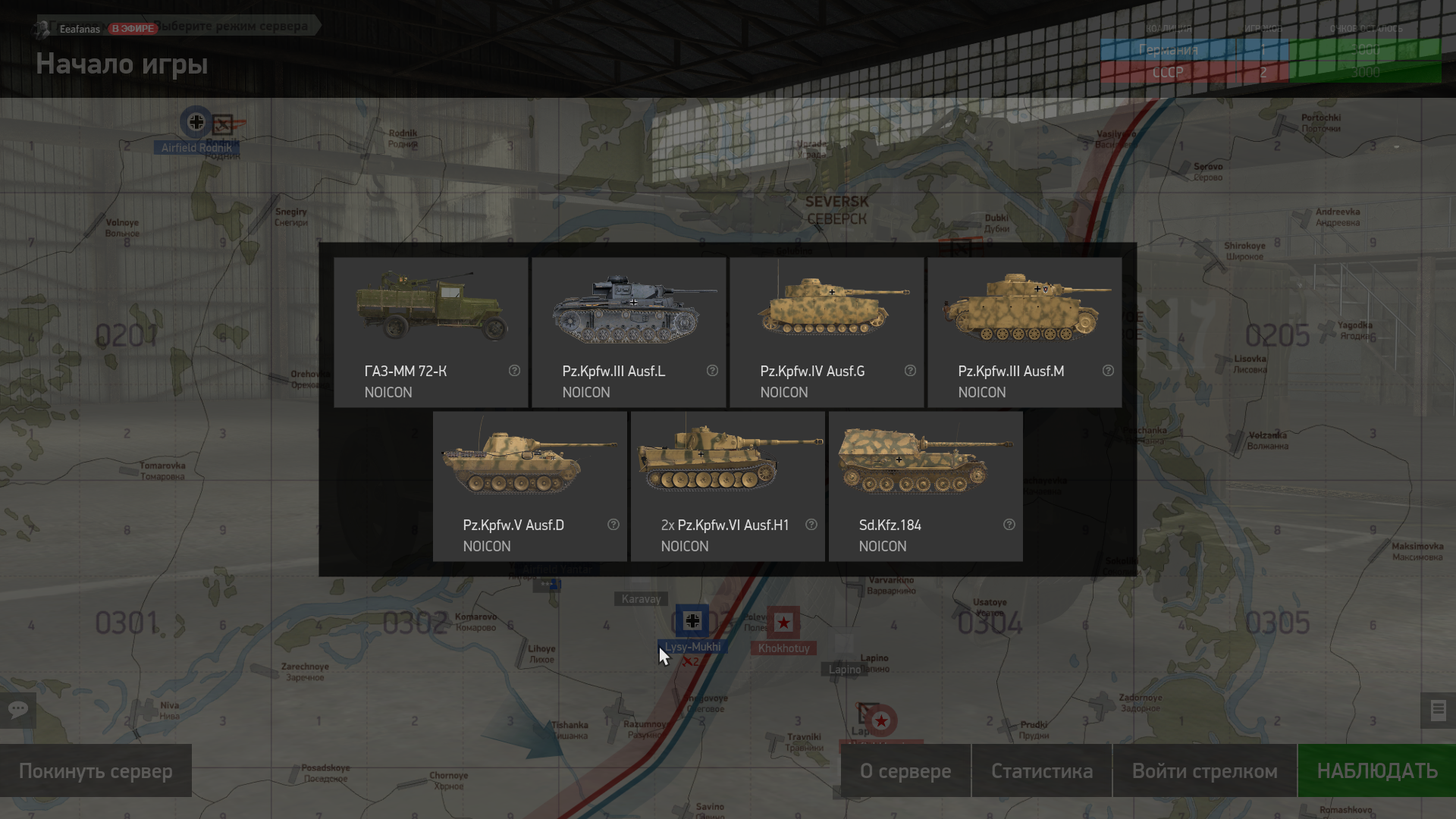Open the О сервере info panel

[905, 770]
